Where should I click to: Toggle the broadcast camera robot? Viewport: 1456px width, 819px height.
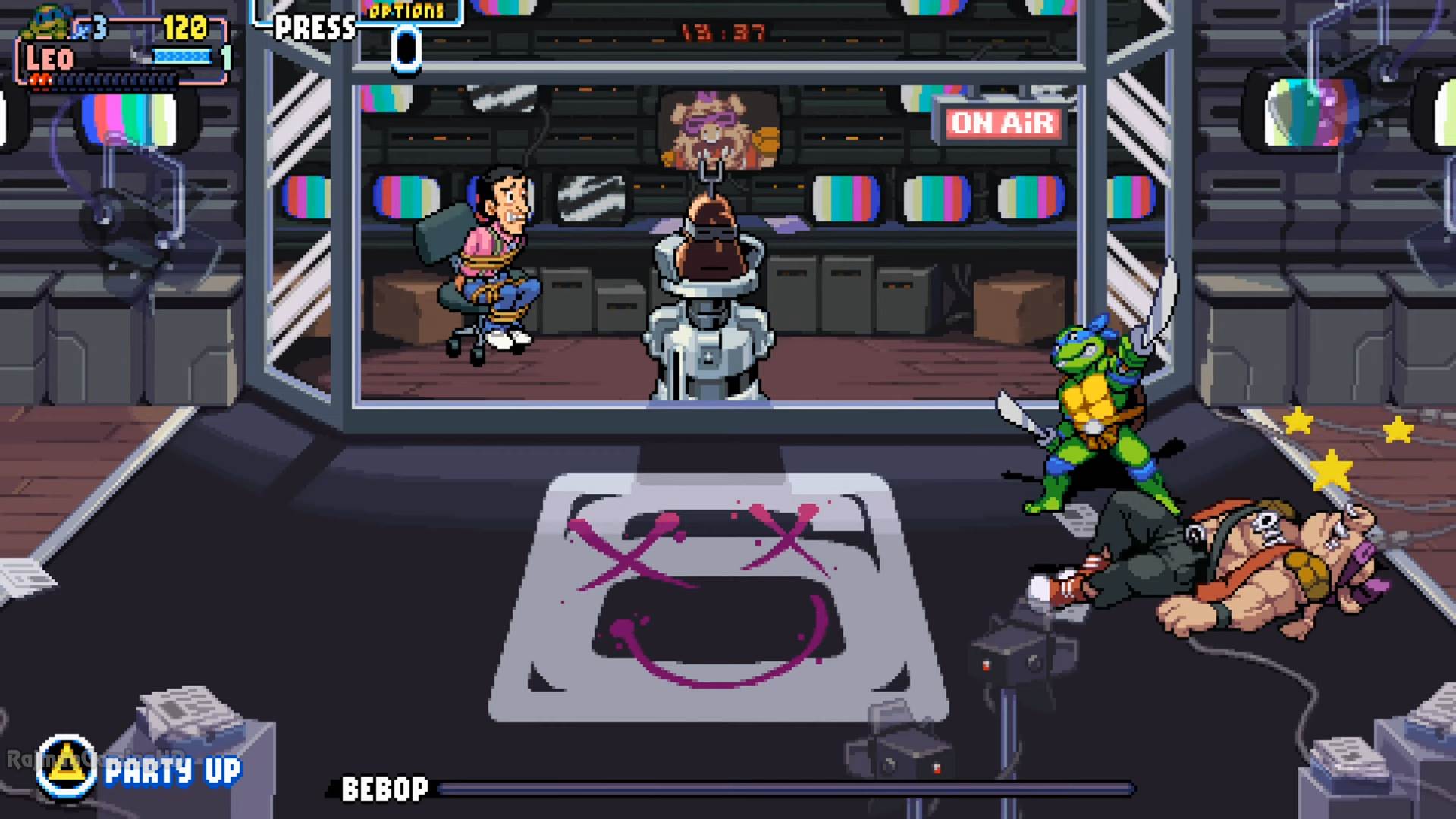point(707,303)
